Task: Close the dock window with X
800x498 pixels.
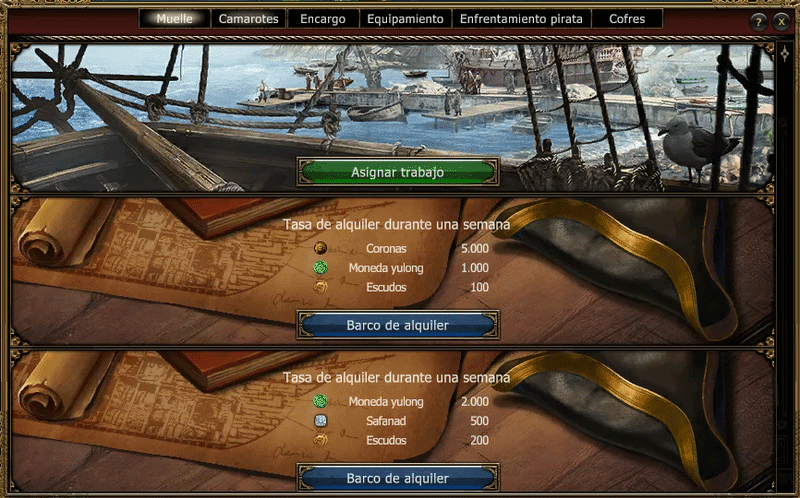Action: 781,21
